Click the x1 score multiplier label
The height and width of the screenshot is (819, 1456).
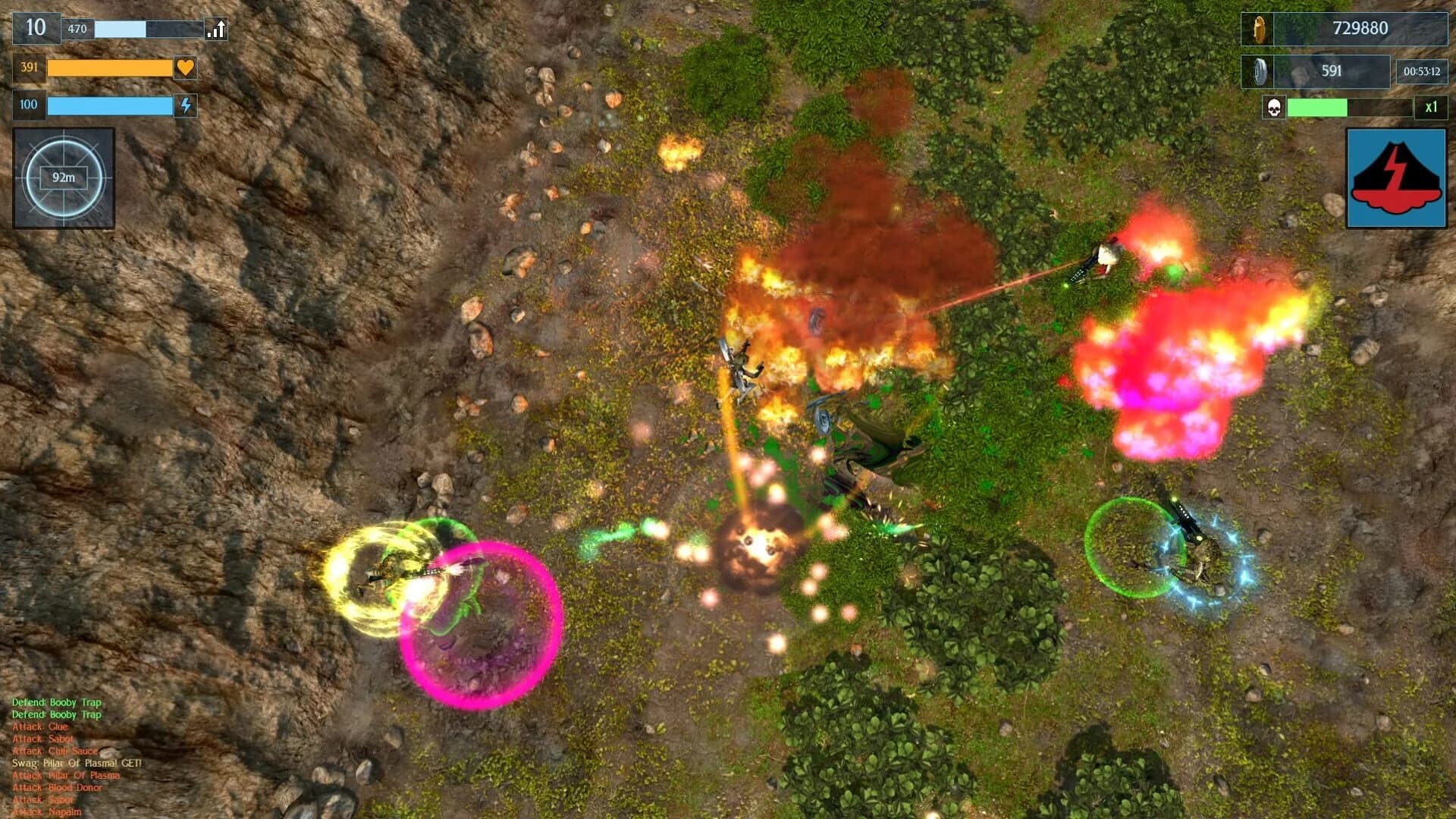click(1429, 108)
